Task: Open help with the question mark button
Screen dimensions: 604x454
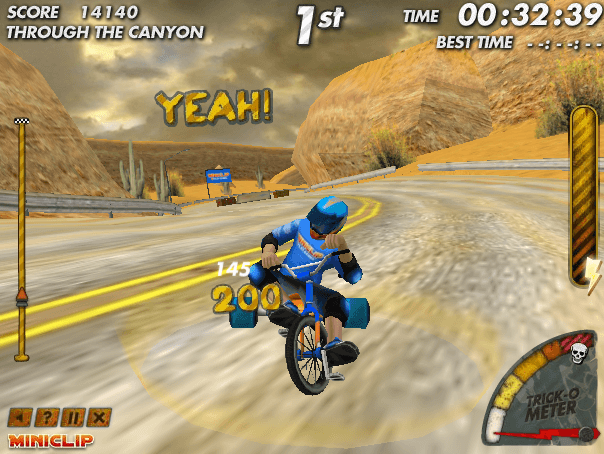Action: pyautogui.click(x=46, y=417)
